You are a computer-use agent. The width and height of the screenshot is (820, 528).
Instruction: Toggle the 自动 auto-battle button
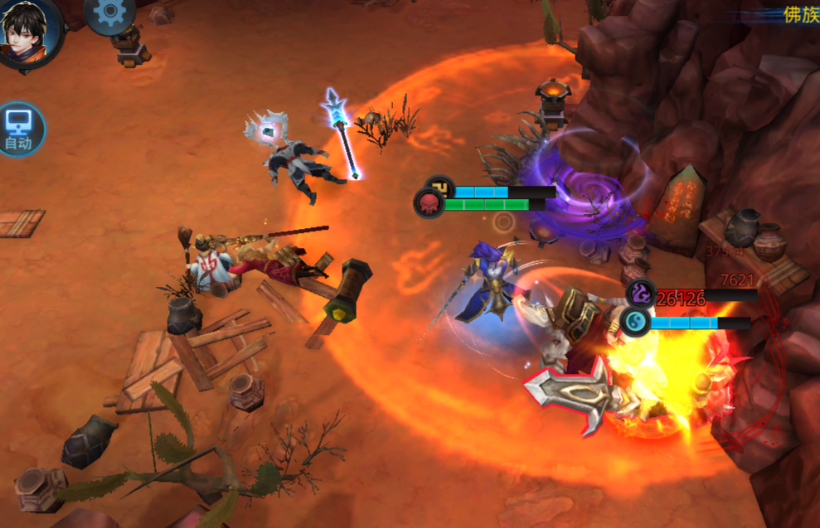click(20, 129)
